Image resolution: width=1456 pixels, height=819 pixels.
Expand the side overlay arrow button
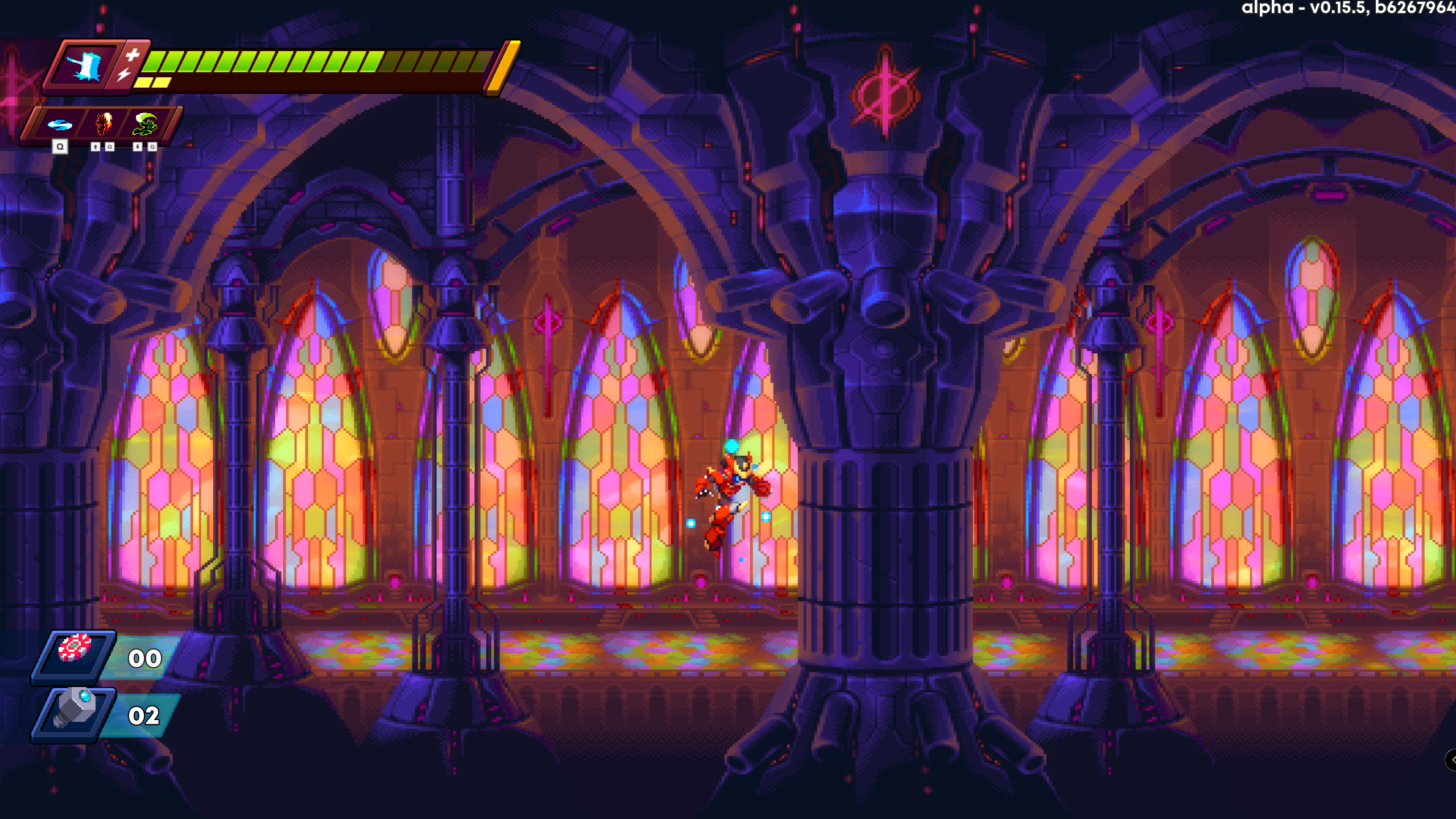click(1451, 760)
